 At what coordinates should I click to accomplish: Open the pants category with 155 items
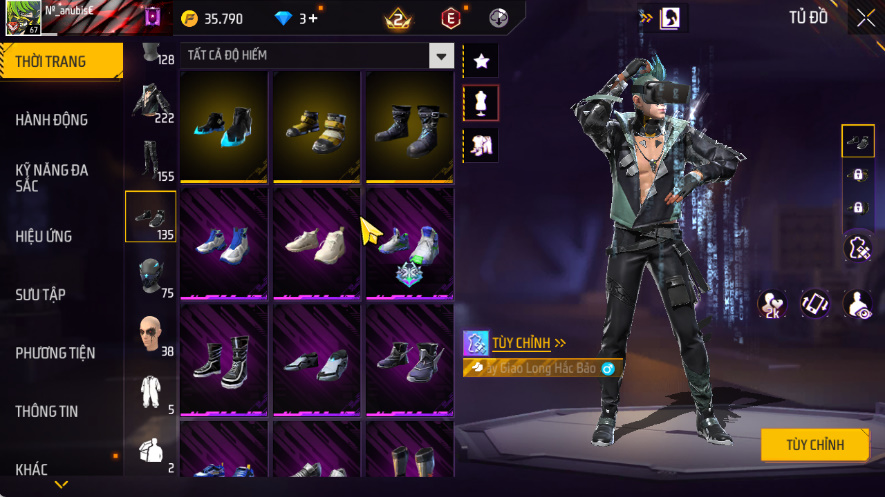(152, 160)
